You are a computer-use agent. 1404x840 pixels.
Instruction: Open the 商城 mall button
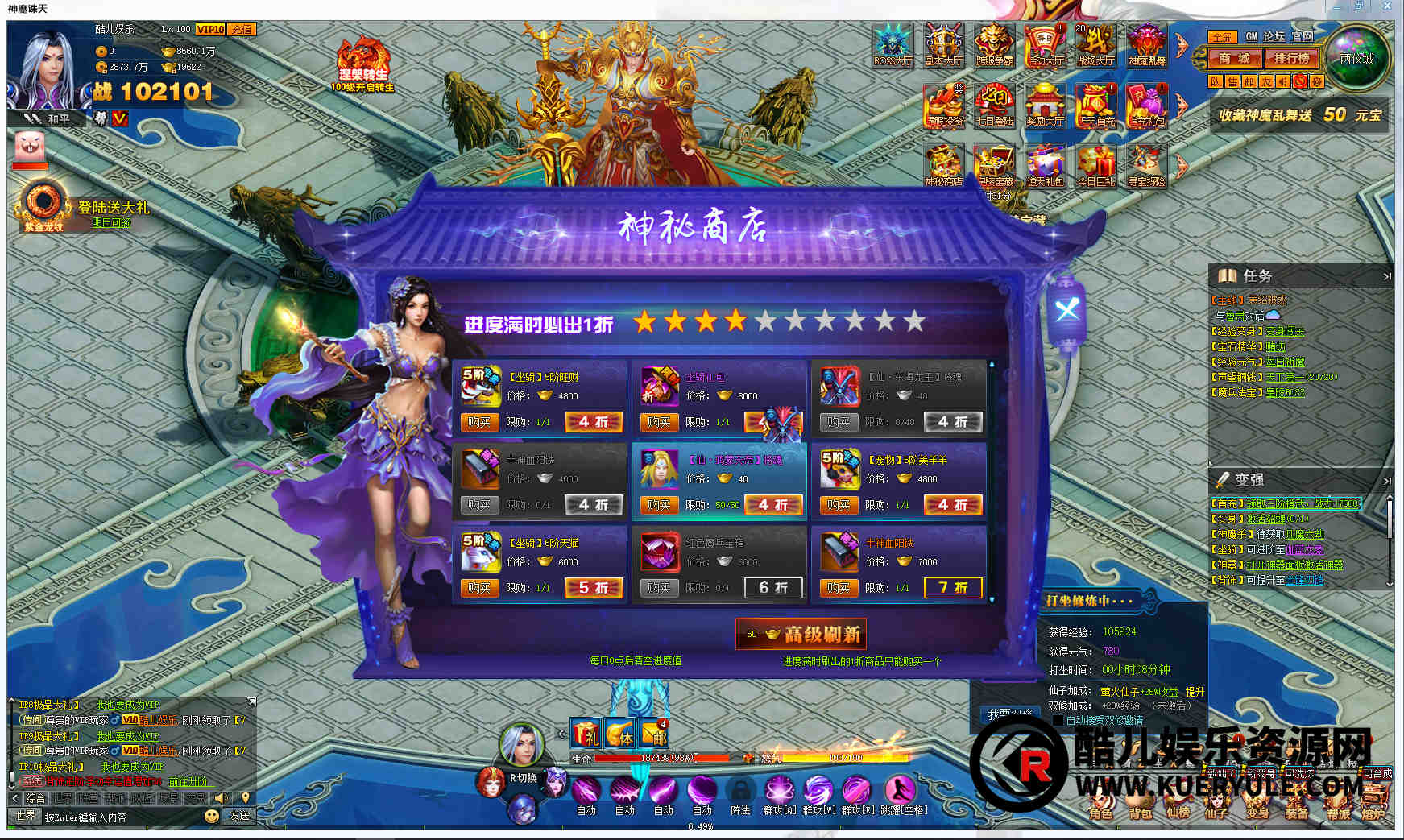click(x=1234, y=59)
